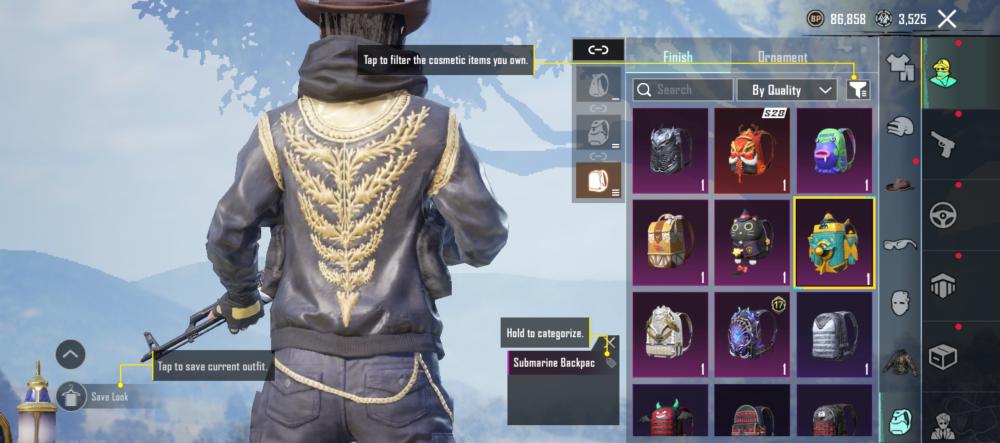Switch to the Finish tab
1000x443 pixels.
coord(677,57)
